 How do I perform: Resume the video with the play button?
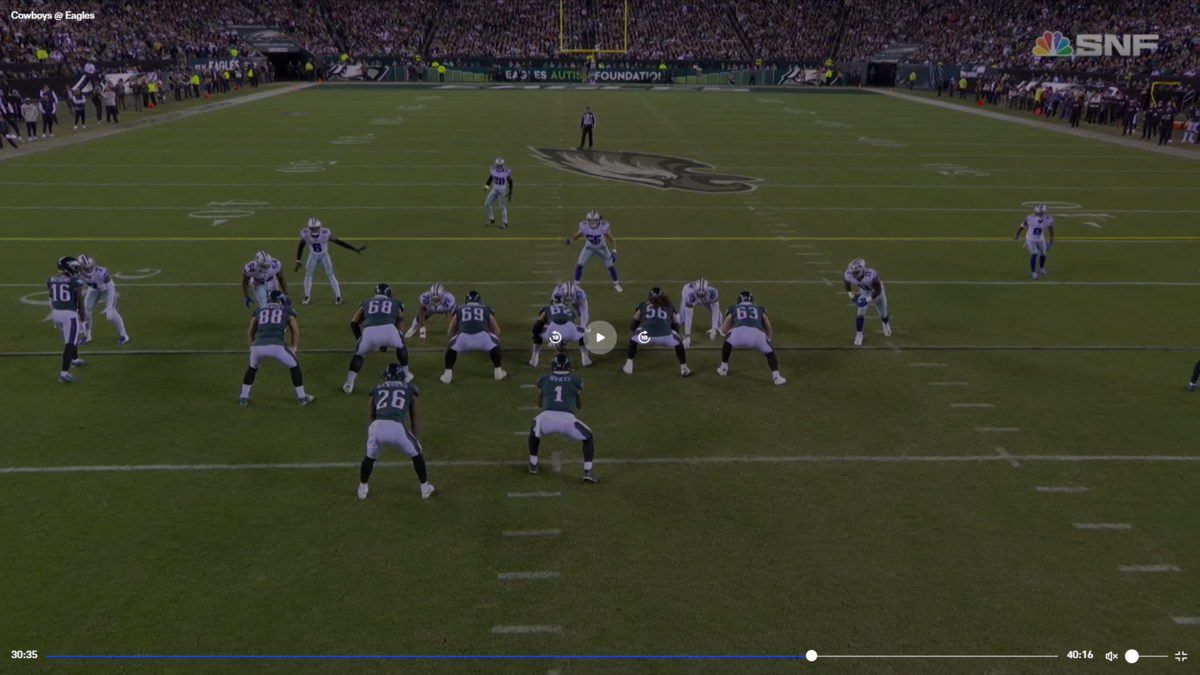pos(600,337)
